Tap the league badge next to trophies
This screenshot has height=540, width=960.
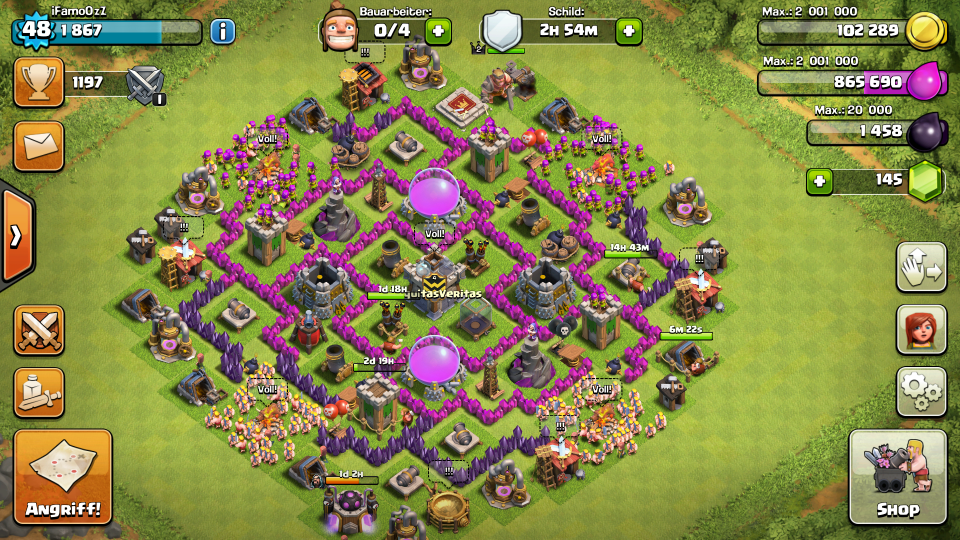[146, 83]
